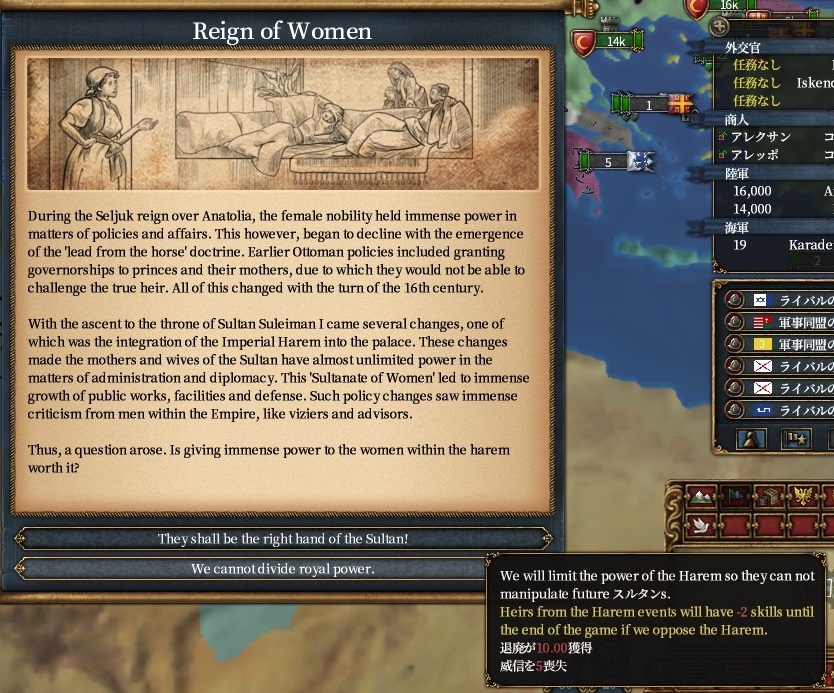Viewport: 834px width, 693px height.
Task: Switch to the terrain map mode
Action: coord(703,496)
